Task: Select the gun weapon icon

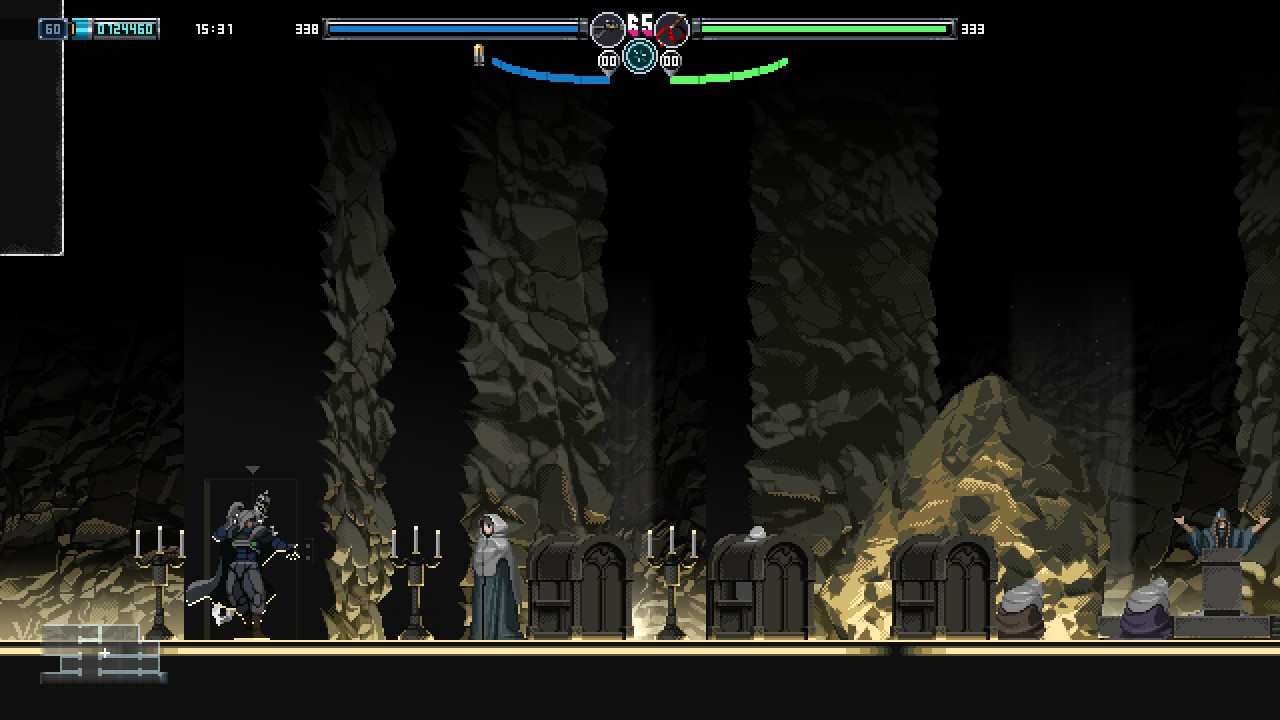Action: (607, 30)
